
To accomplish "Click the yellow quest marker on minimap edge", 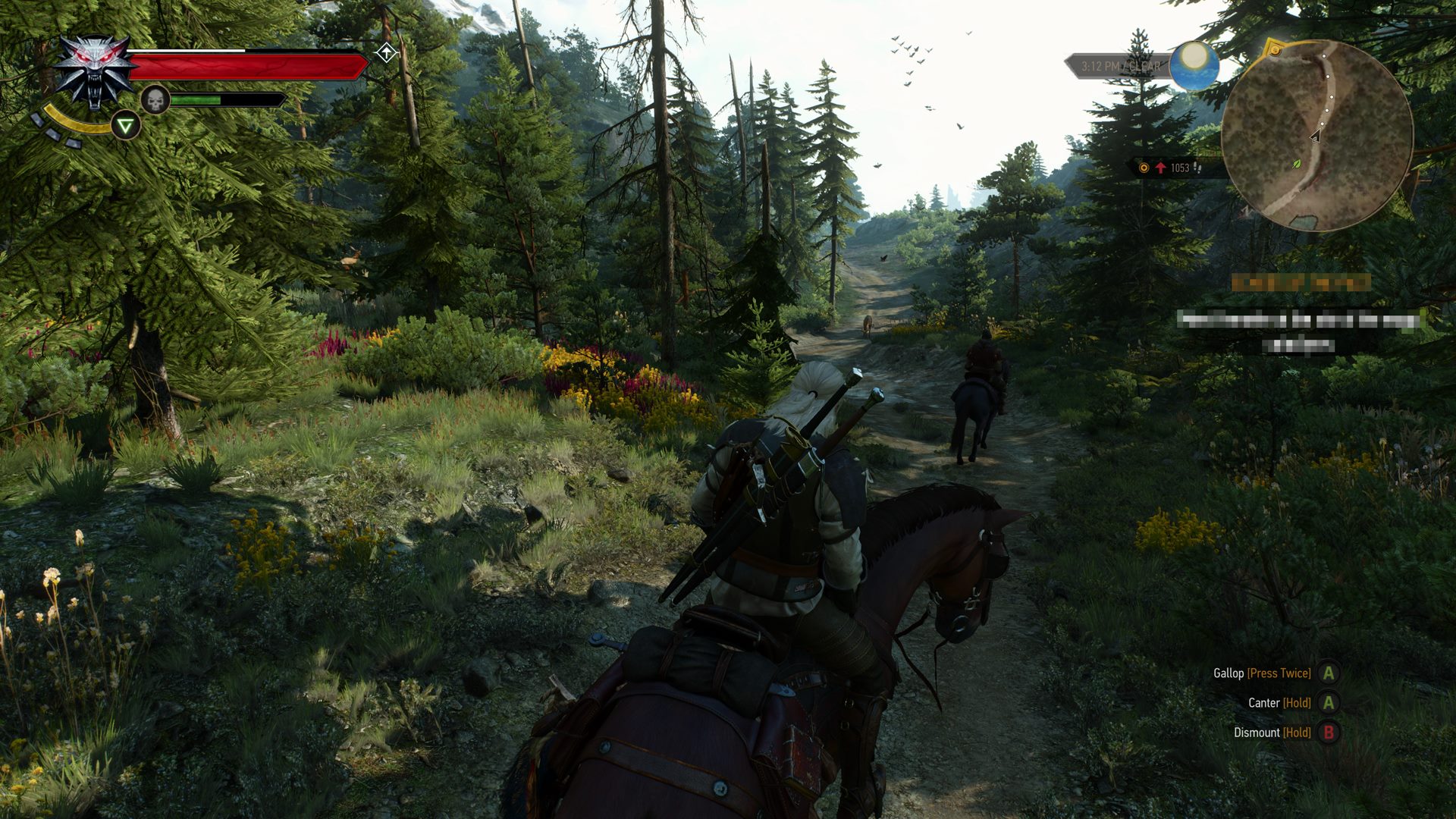I will [1276, 50].
